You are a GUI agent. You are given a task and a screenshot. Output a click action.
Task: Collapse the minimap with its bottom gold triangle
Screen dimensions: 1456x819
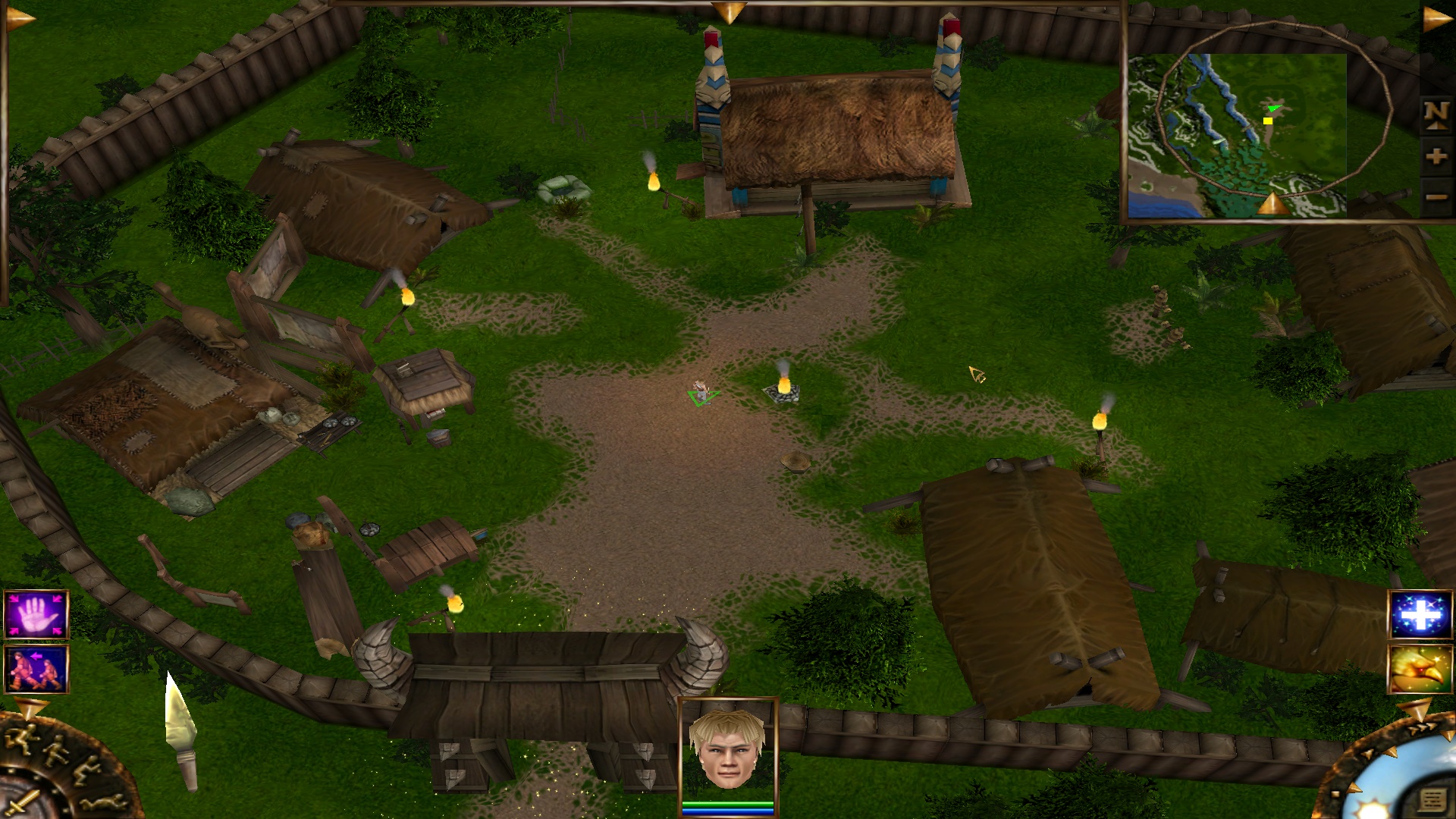[x=1273, y=204]
